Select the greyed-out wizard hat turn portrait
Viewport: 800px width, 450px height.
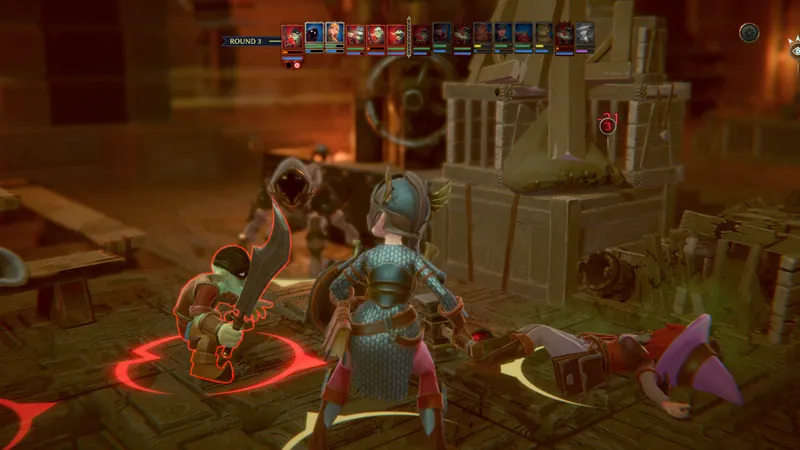coord(585,36)
